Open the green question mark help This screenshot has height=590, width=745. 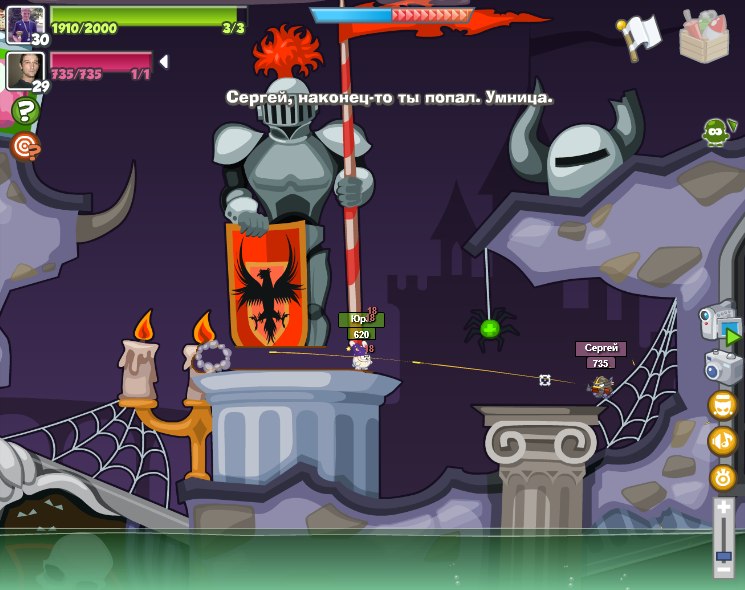coord(24,110)
